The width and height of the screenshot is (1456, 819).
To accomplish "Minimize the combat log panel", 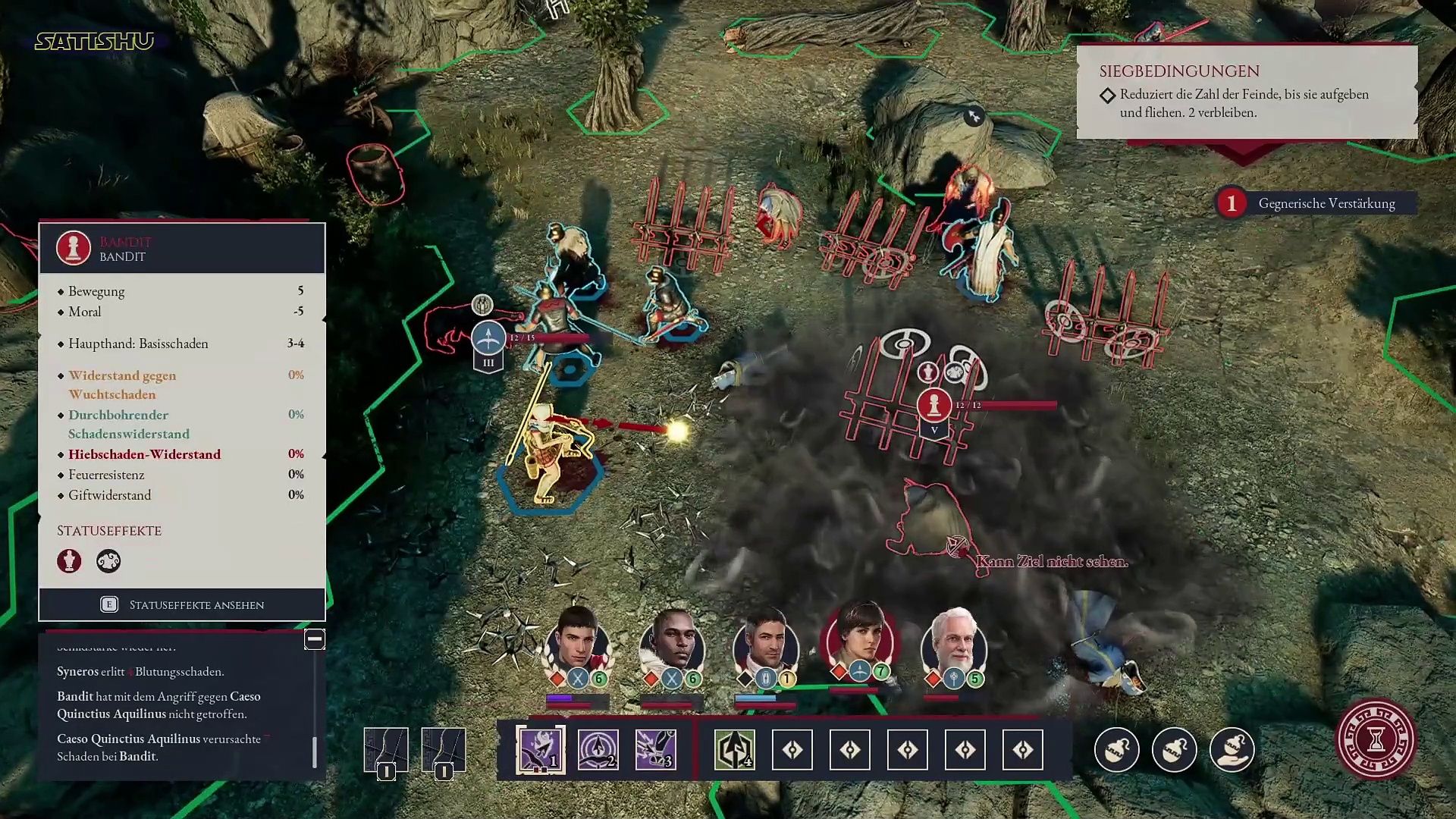I will 315,639.
